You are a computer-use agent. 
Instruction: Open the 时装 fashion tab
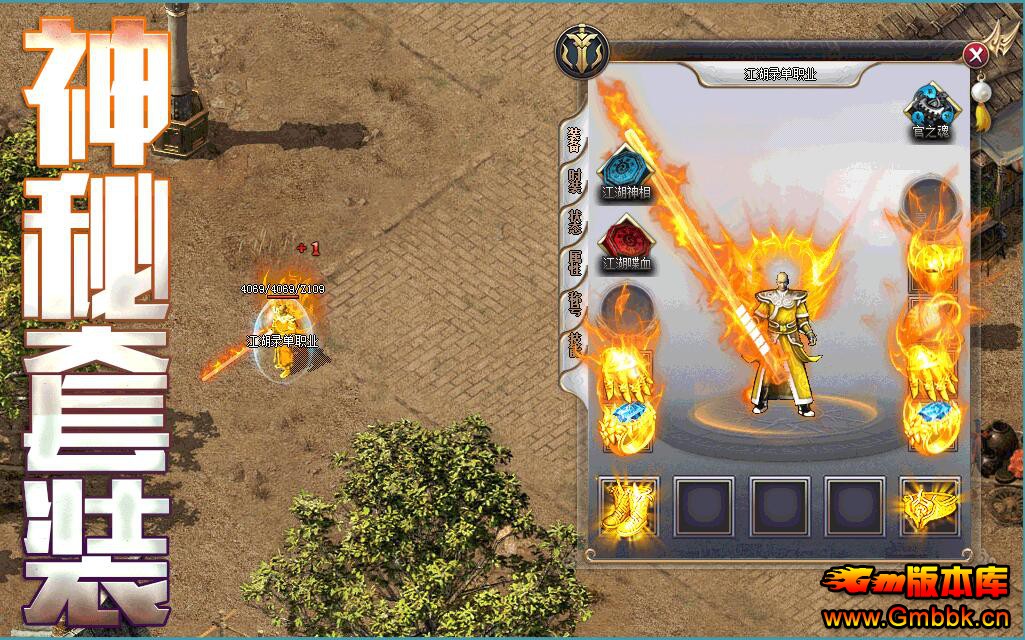(x=574, y=182)
